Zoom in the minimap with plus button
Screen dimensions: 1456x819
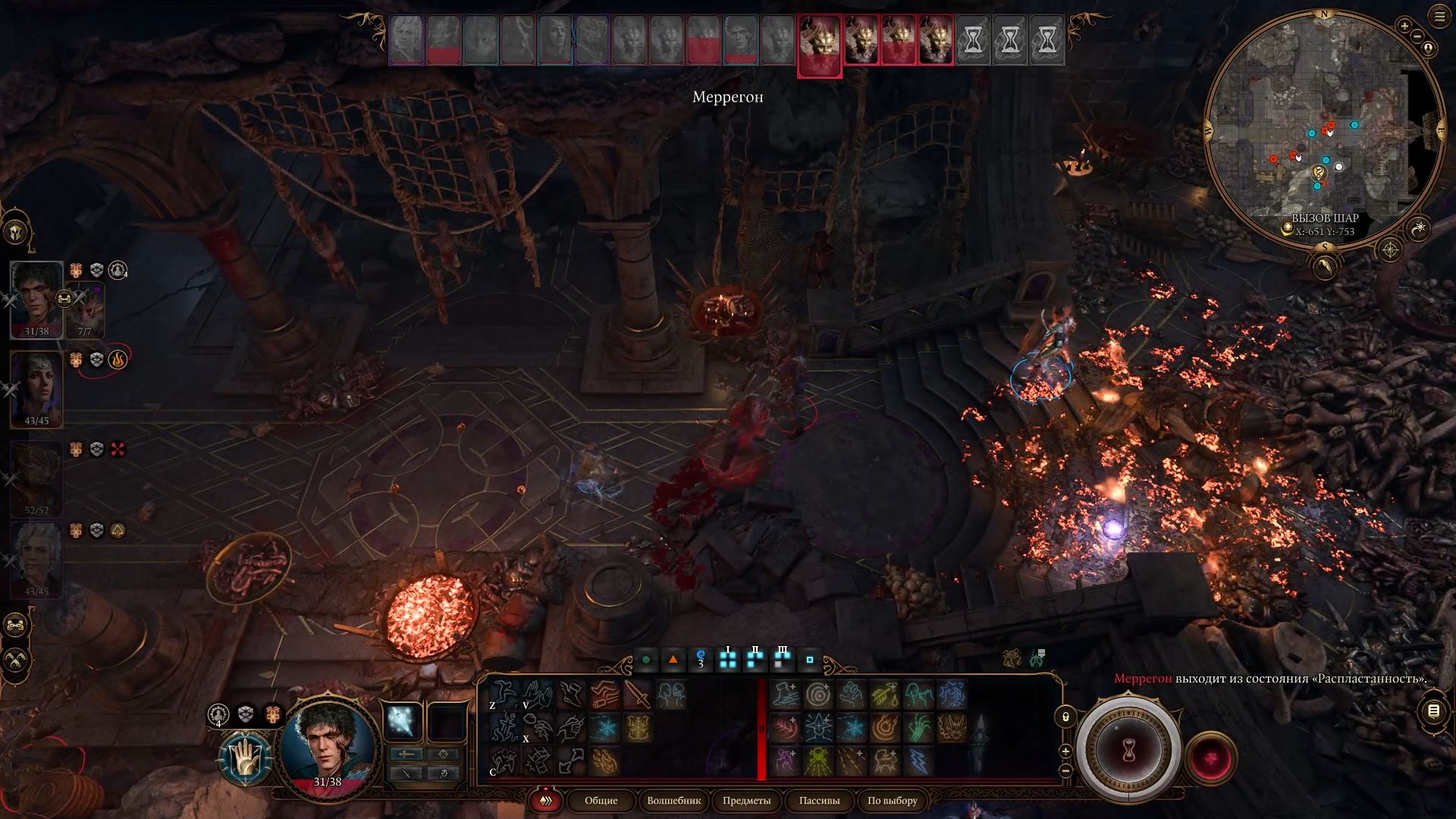(1404, 26)
